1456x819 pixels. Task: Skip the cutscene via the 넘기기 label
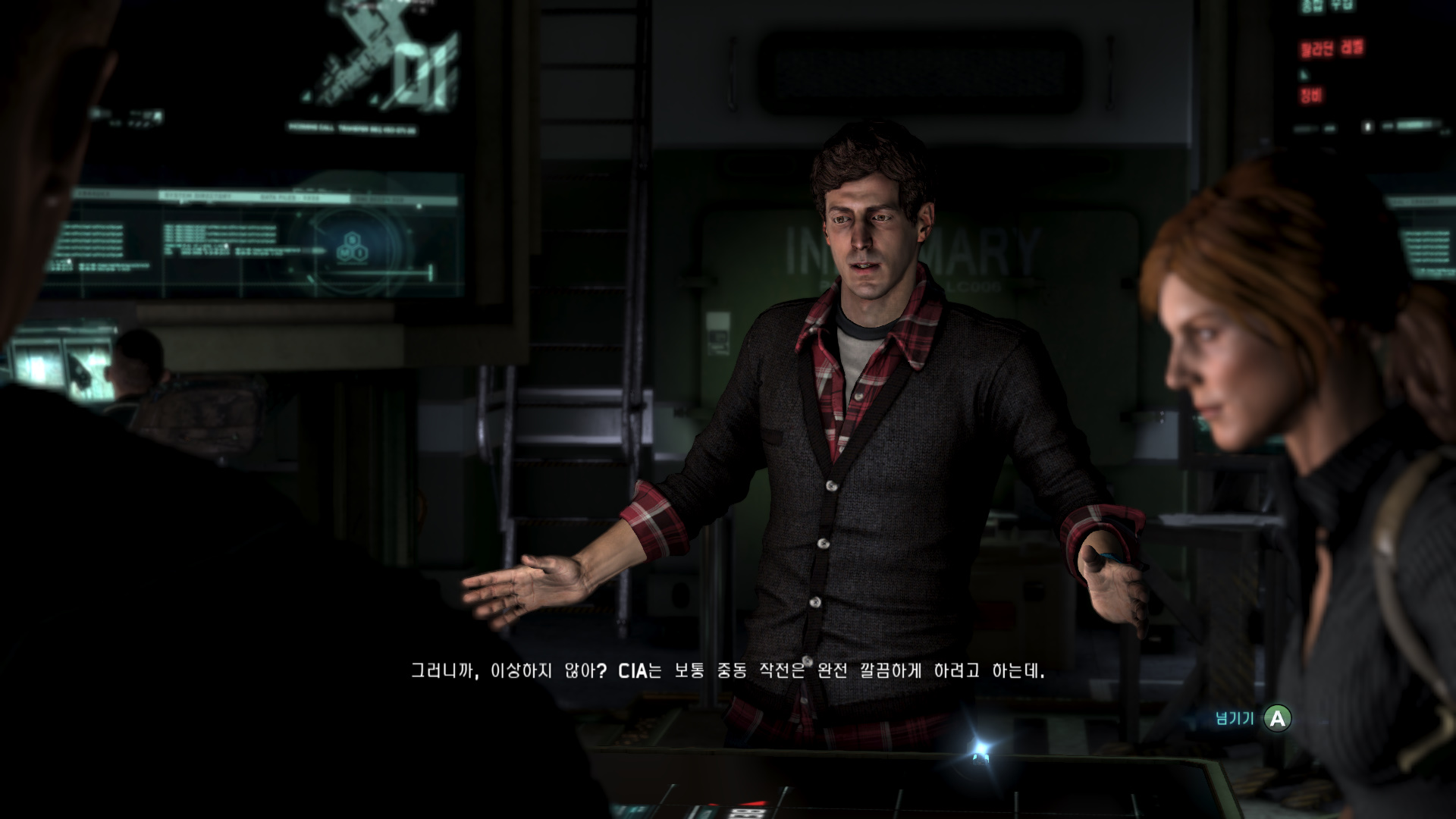coord(1235,718)
